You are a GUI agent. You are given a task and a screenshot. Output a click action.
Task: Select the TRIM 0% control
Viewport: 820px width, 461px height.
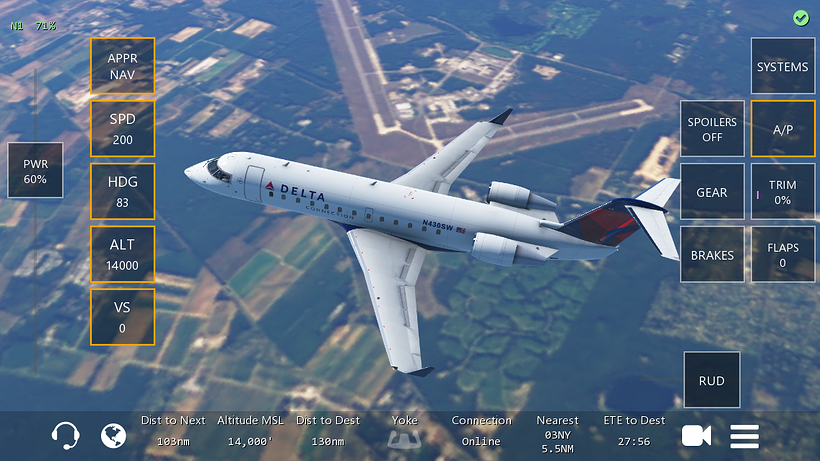click(782, 192)
